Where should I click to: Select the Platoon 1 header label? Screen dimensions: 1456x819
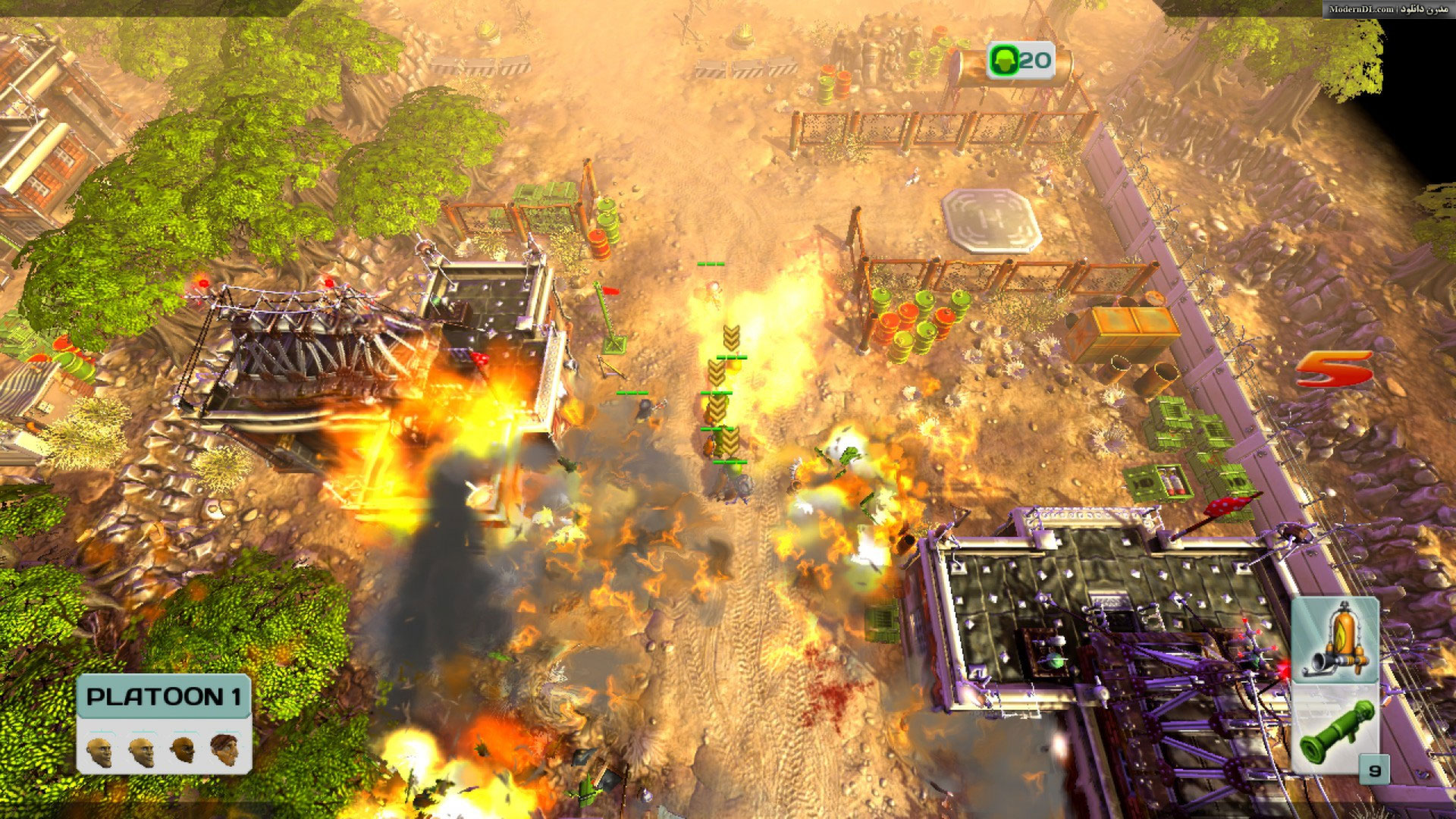coord(164,697)
